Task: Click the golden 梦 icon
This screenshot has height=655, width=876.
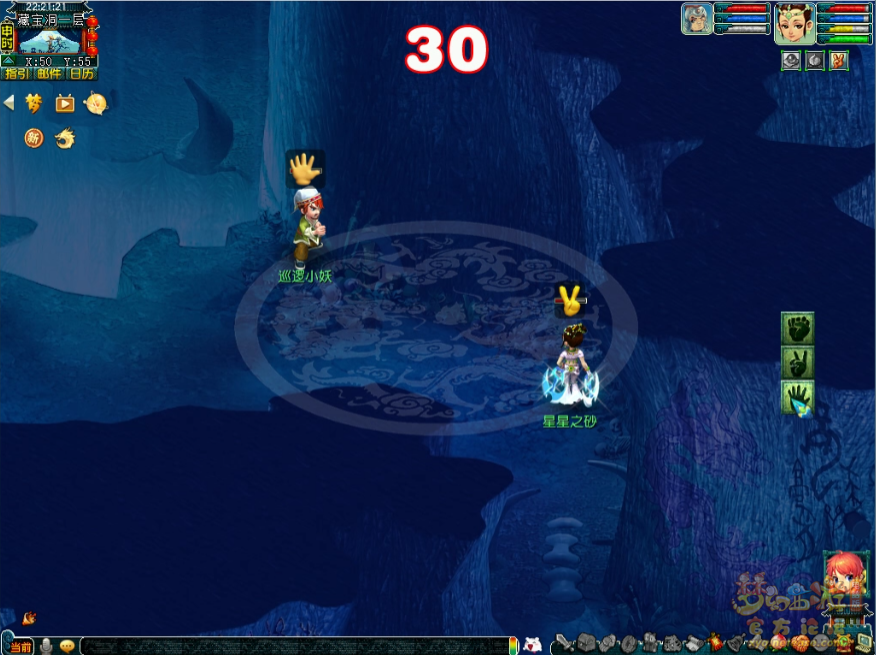Action: 34,103
